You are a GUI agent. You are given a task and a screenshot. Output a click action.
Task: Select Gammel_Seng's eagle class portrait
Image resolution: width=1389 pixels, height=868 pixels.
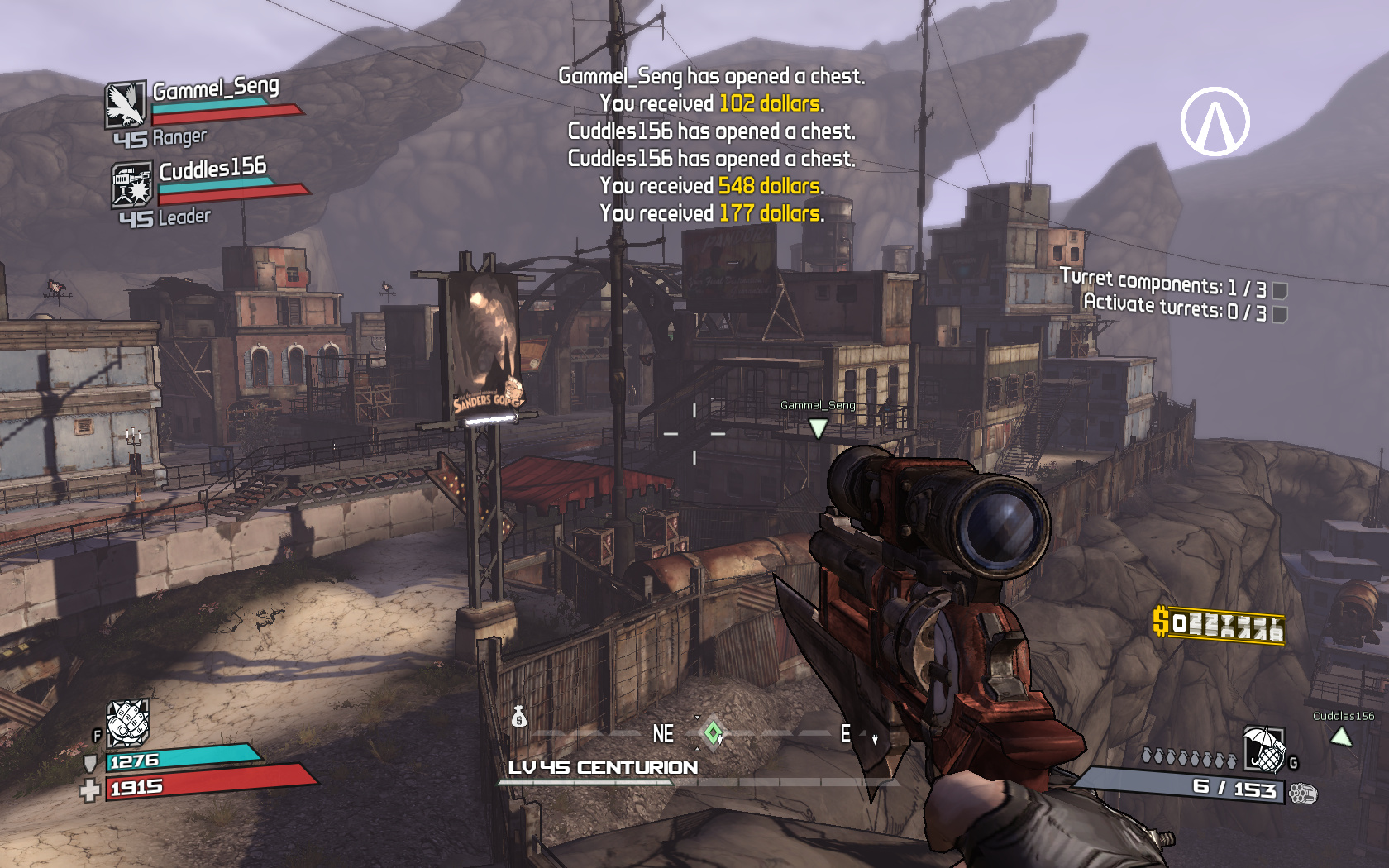[126, 104]
